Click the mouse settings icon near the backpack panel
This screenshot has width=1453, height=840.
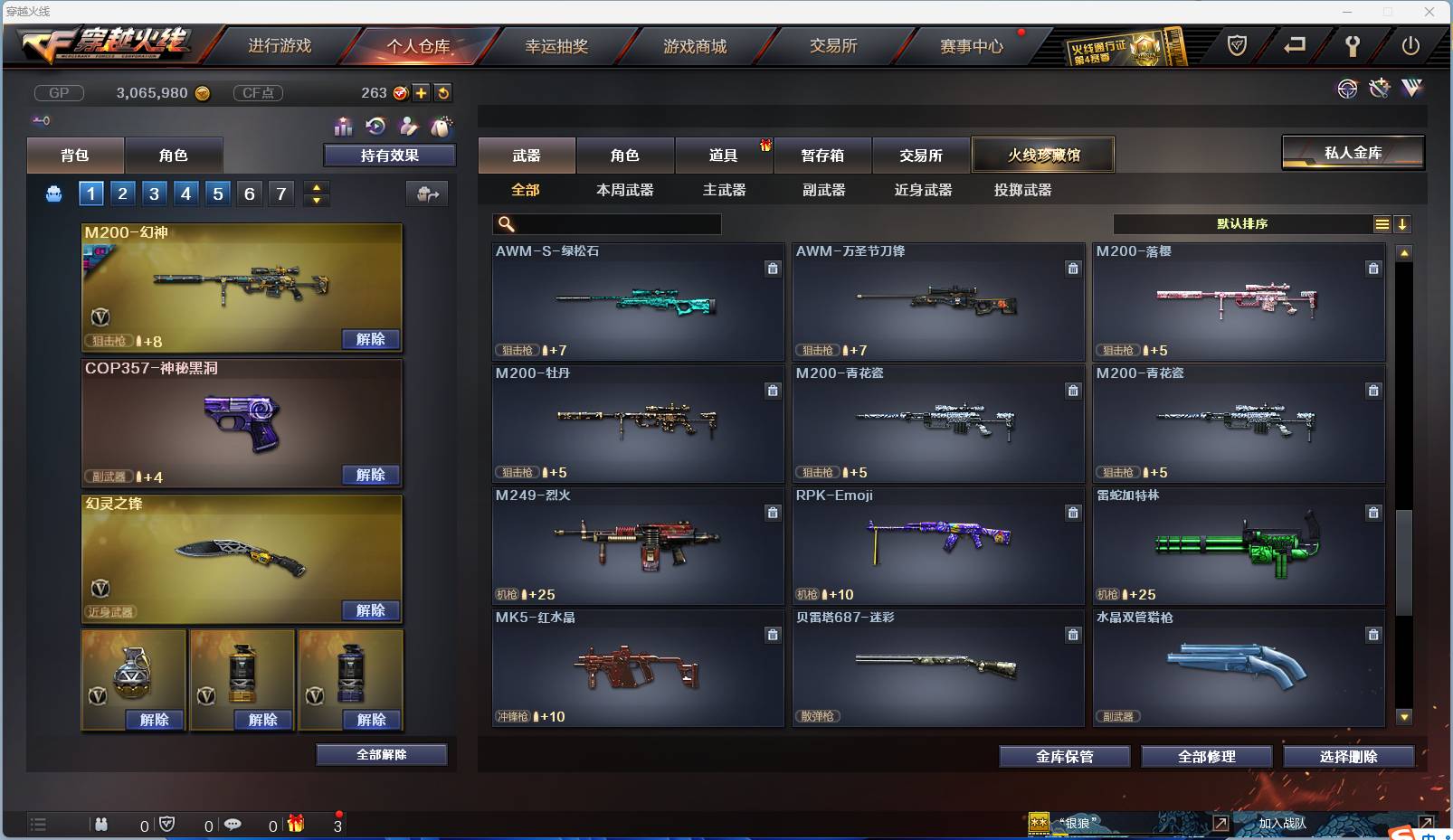click(443, 127)
